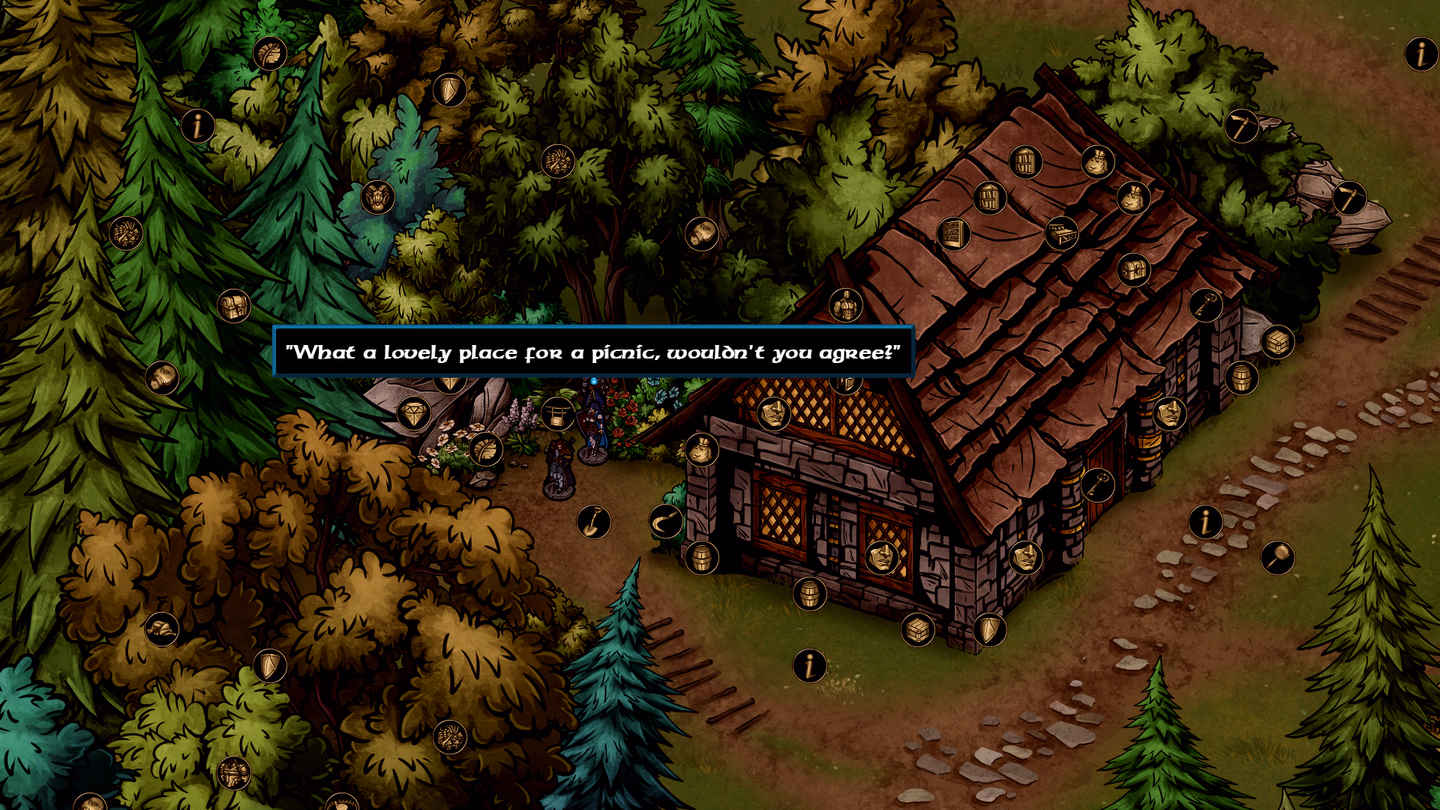This screenshot has width=1440, height=810.
Task: Open the wooden crate hotspot right of the house
Action: point(1277,343)
